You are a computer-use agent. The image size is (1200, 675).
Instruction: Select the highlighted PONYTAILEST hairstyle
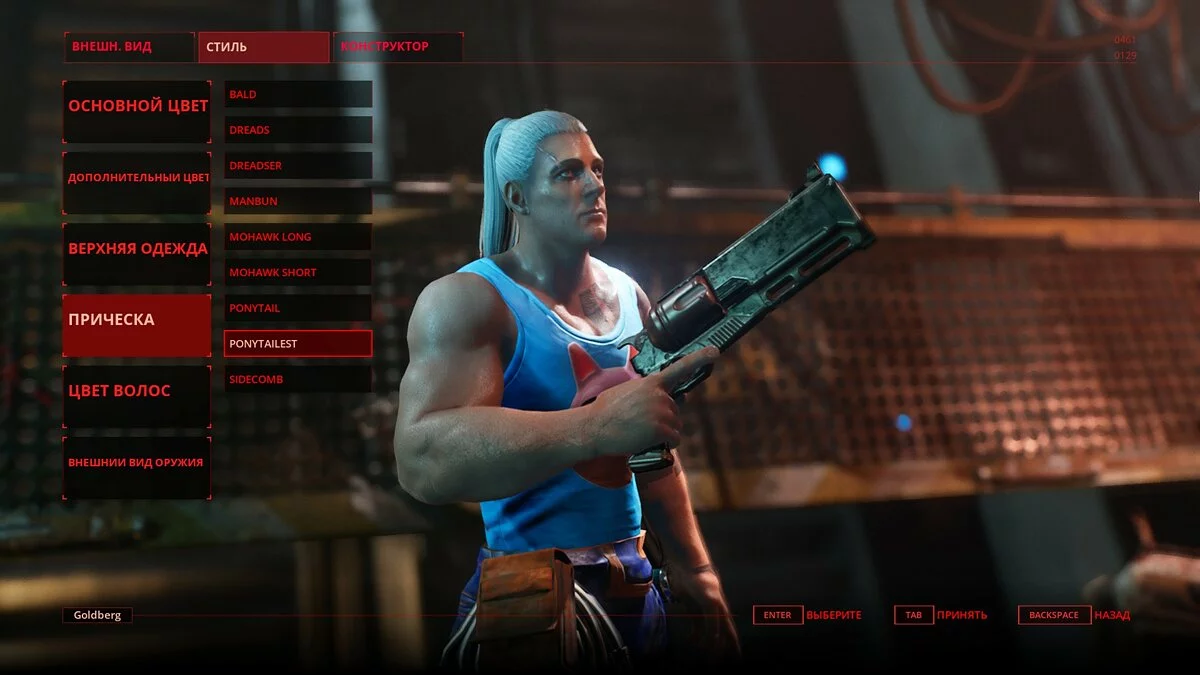[x=298, y=344]
